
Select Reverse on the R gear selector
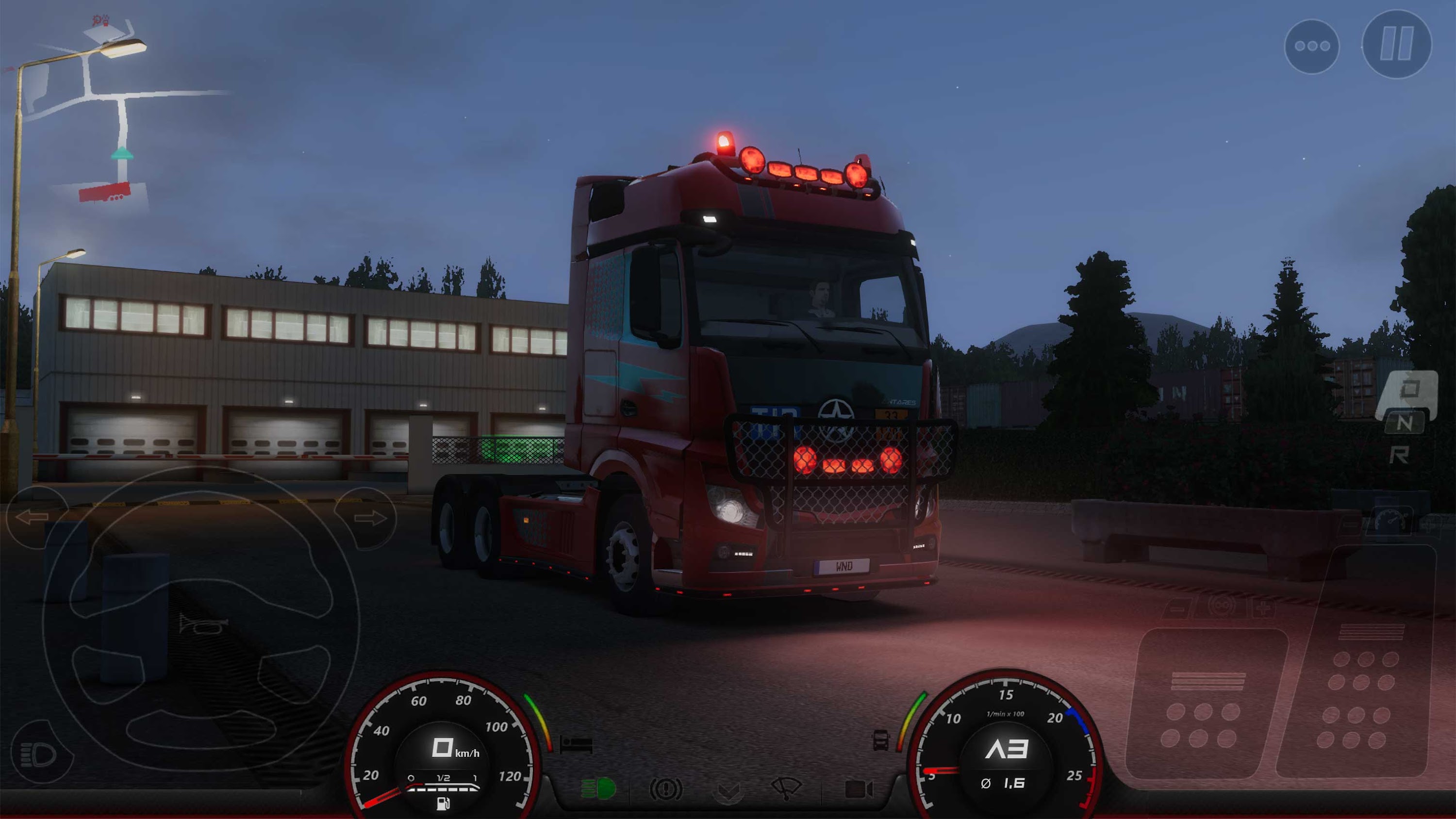[1401, 456]
